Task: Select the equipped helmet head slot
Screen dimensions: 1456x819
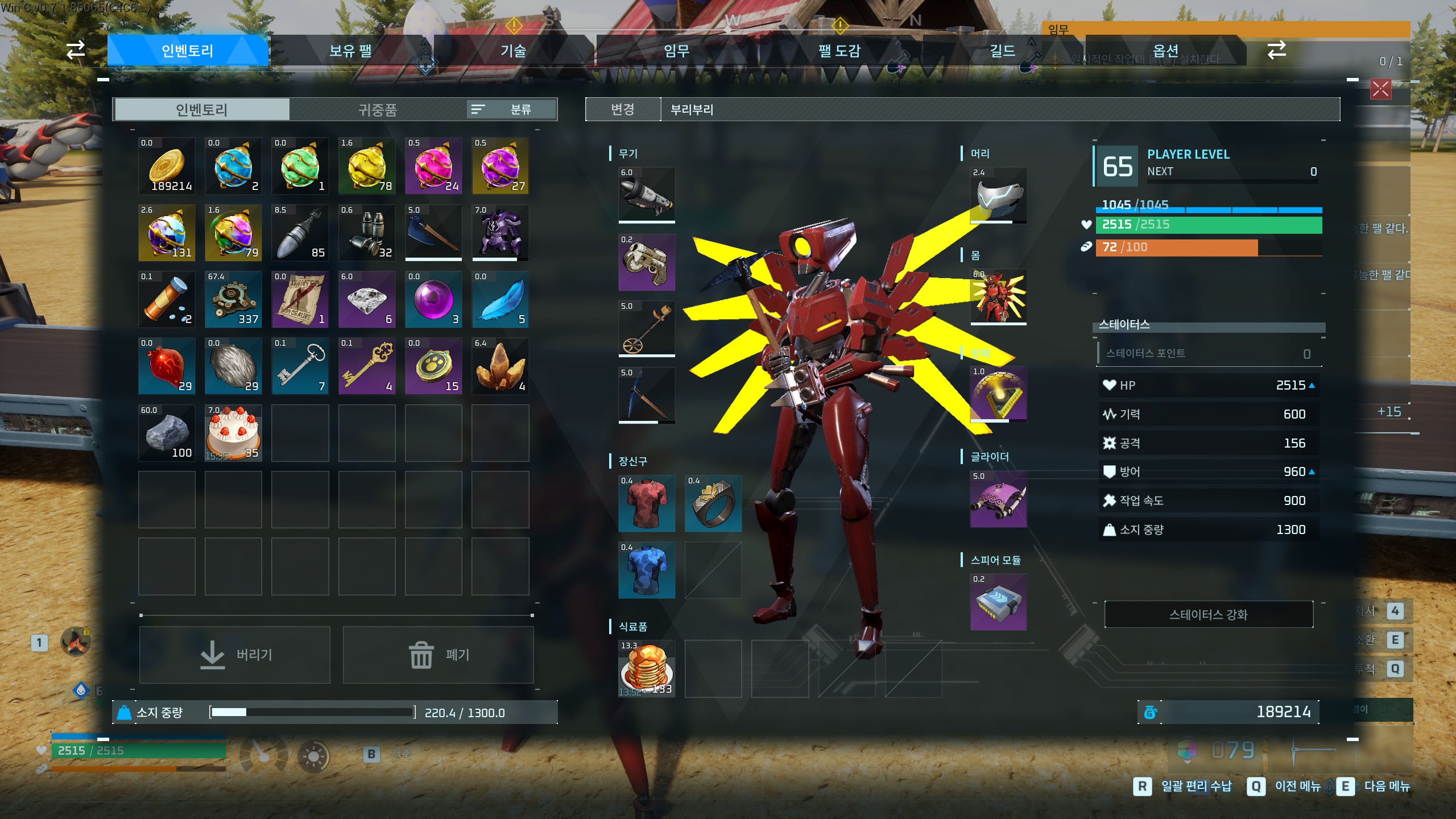Action: click(998, 195)
